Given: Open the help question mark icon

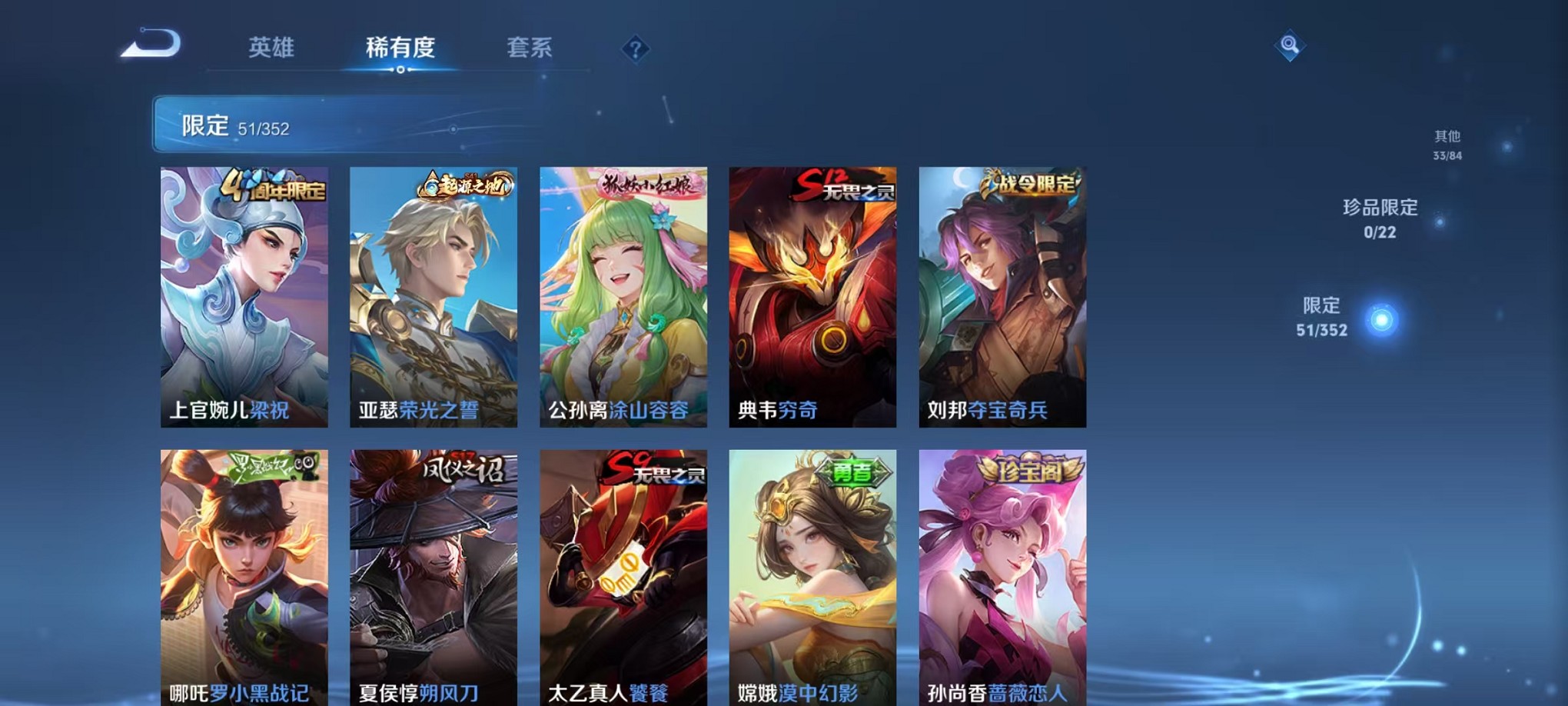Looking at the screenshot, I should coord(635,49).
